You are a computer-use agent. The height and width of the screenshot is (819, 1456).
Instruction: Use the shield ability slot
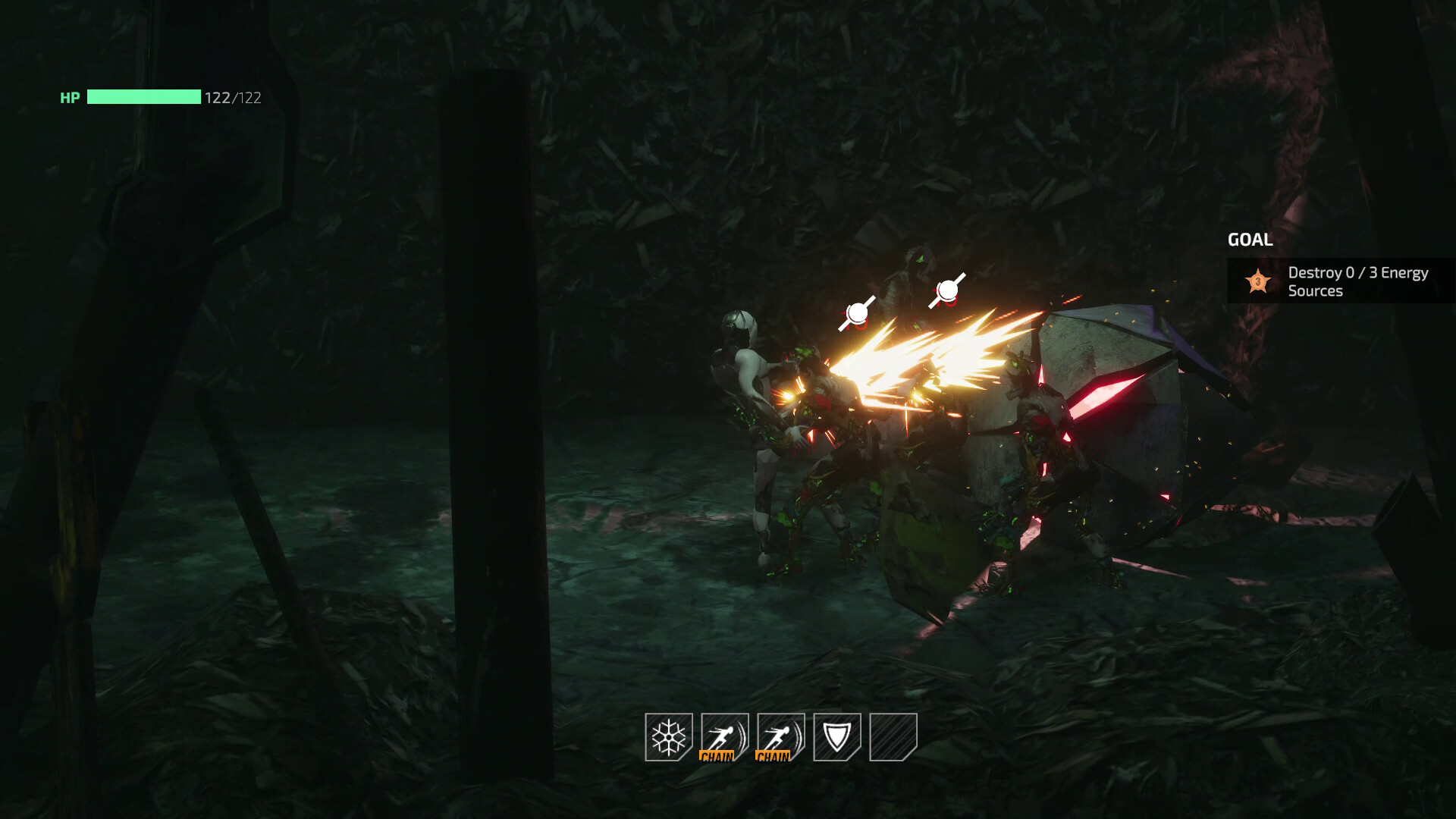pos(836,736)
